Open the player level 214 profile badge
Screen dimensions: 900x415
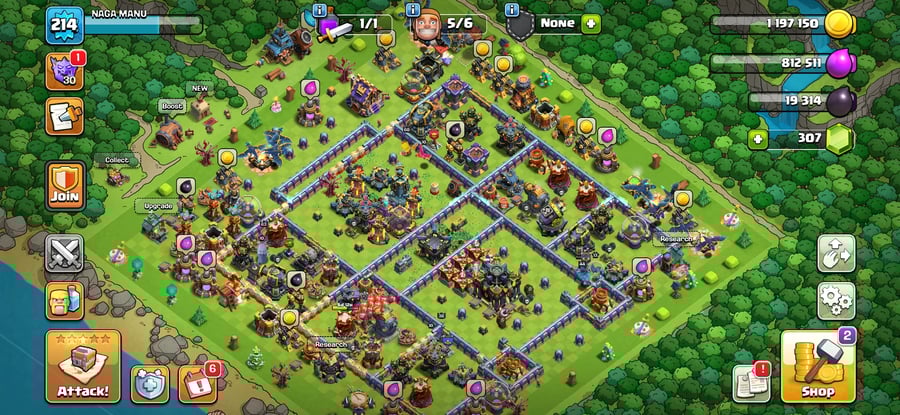64,23
